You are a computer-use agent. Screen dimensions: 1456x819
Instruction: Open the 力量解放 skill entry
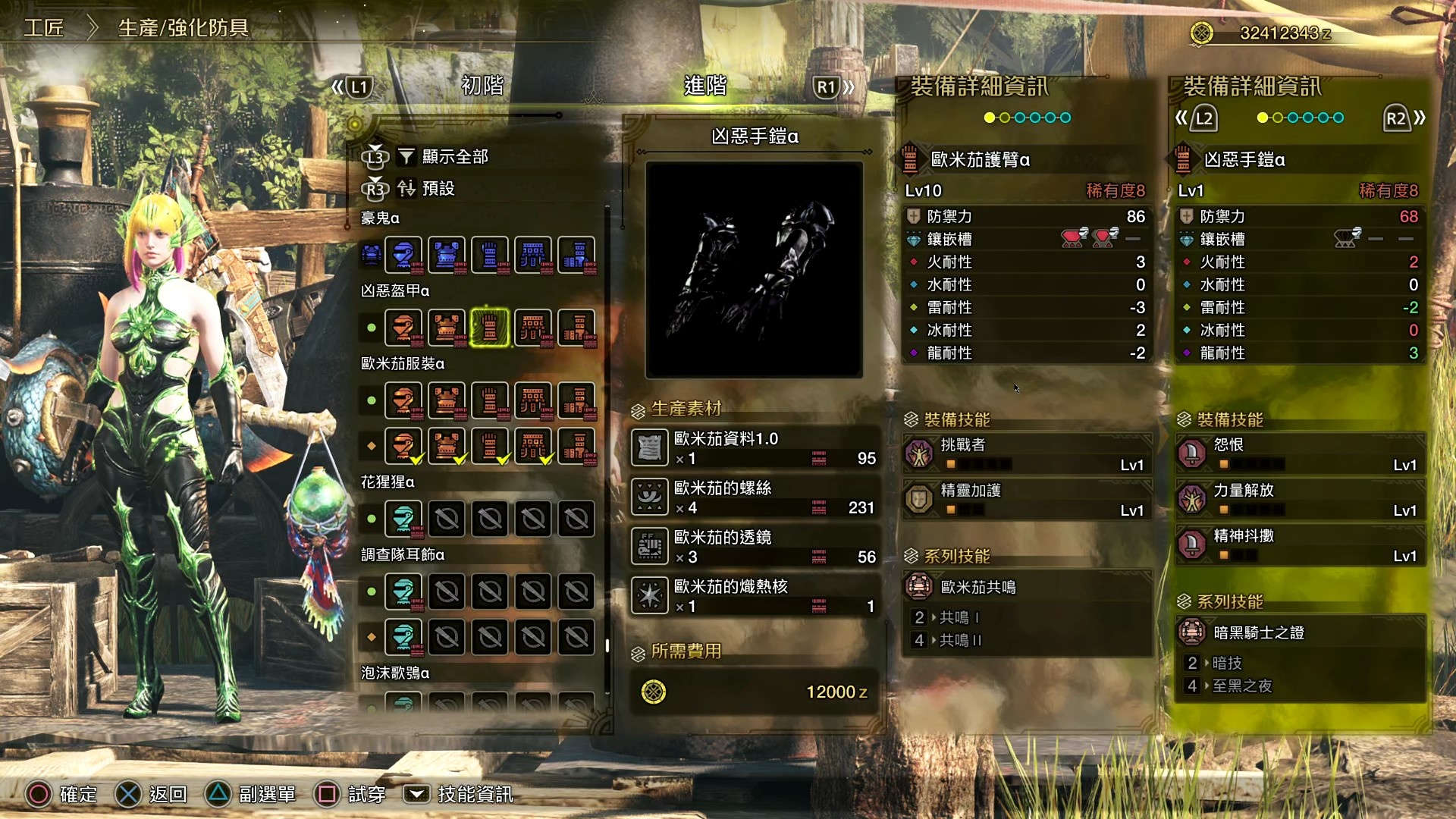[x=1300, y=499]
